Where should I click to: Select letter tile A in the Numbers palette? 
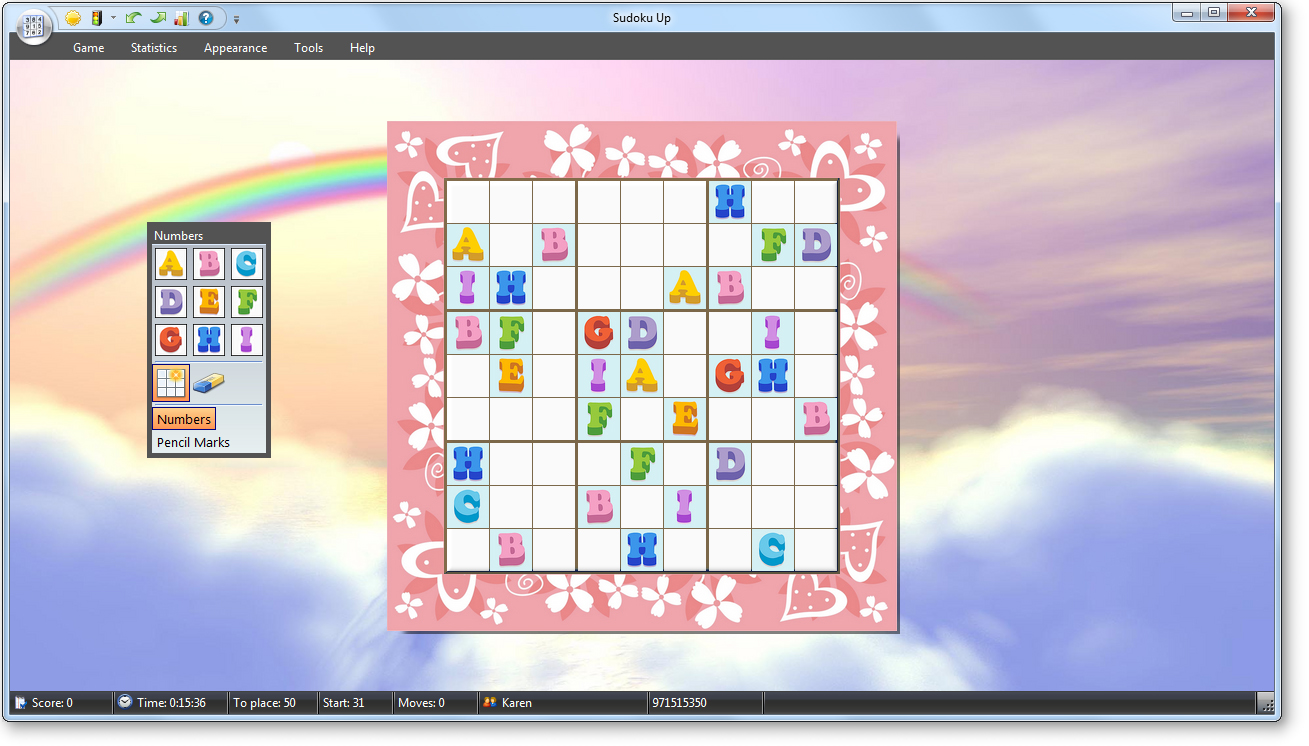click(171, 263)
